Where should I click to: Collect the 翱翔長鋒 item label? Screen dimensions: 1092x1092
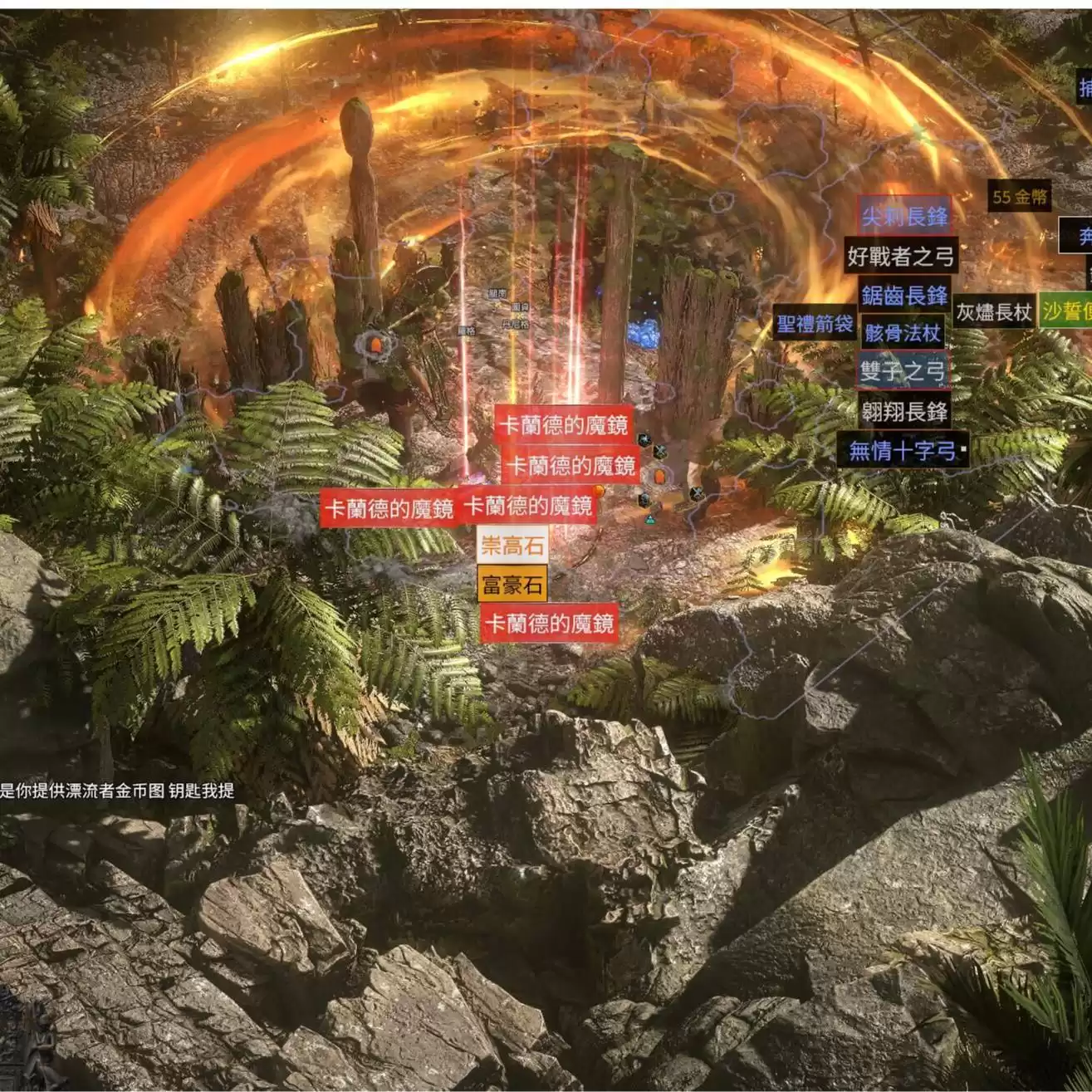pyautogui.click(x=904, y=411)
